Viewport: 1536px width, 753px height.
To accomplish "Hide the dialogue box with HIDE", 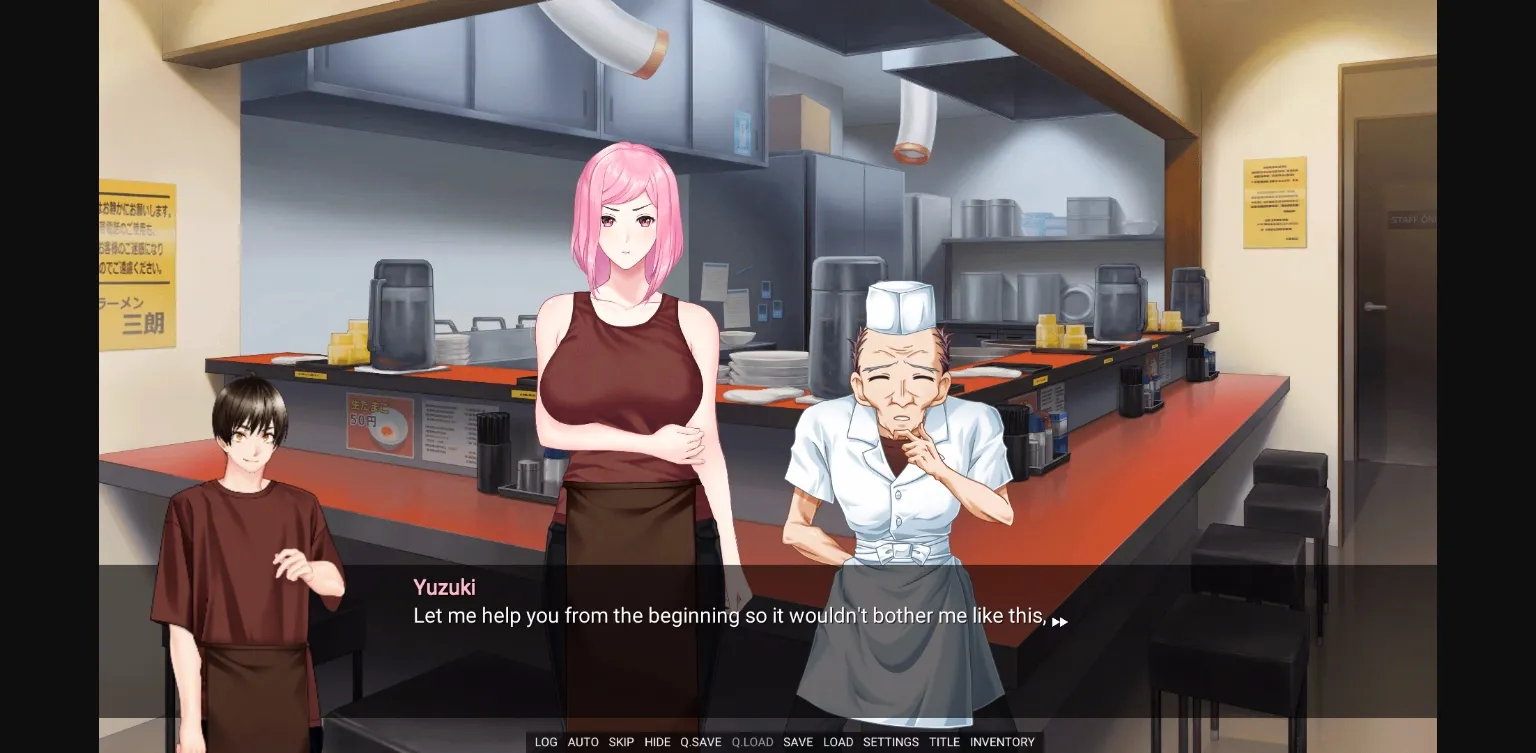I will [x=657, y=742].
